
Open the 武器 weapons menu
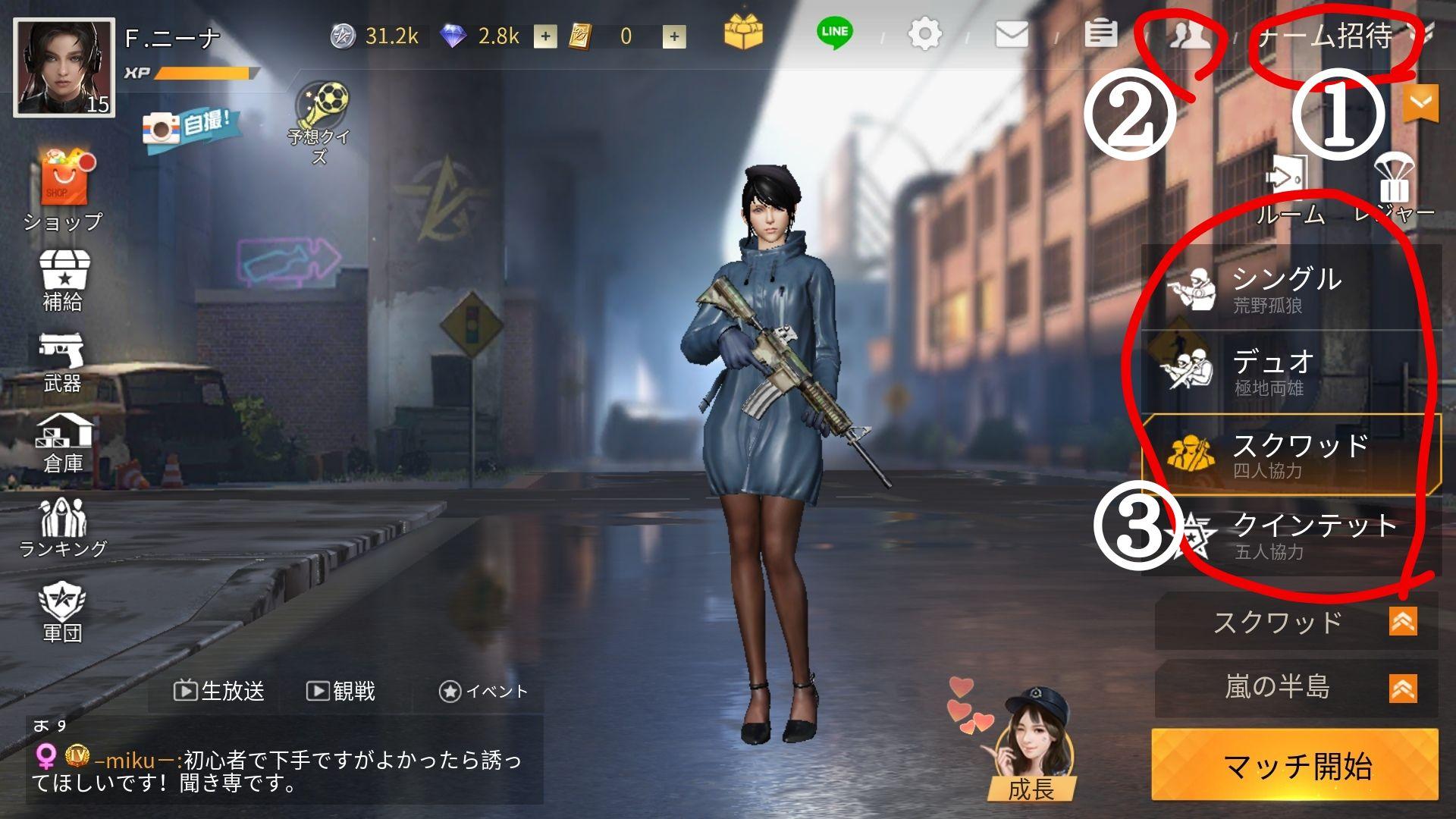click(x=61, y=362)
